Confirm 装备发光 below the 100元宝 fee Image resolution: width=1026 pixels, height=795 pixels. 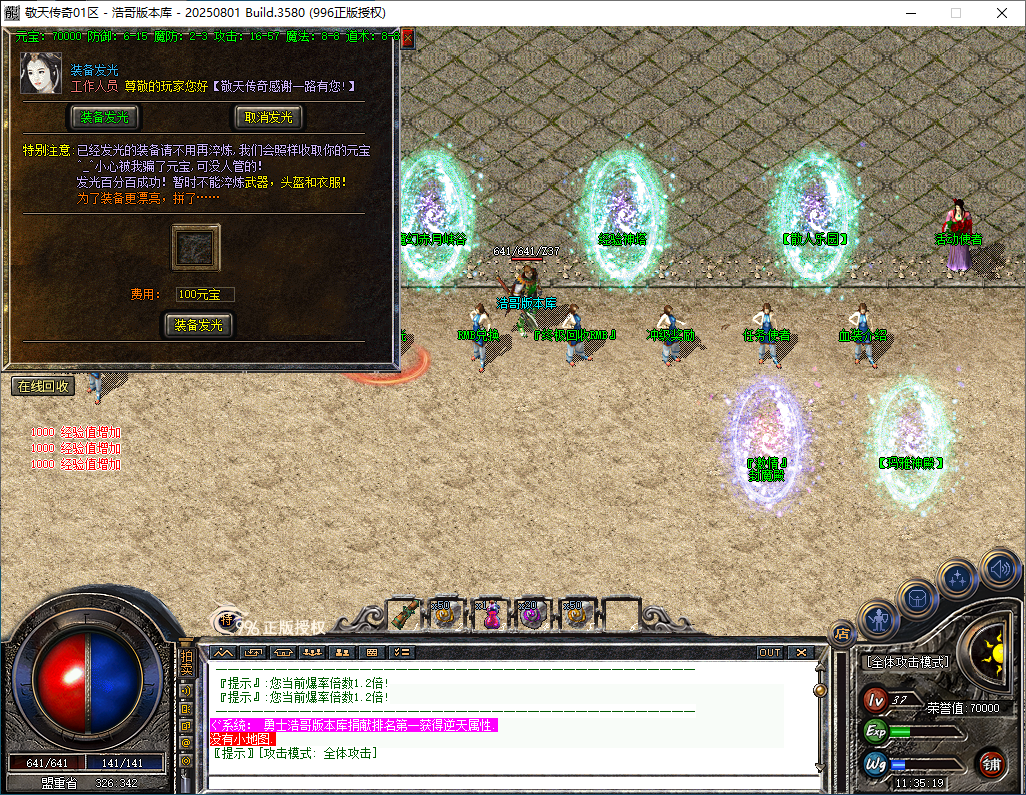[198, 324]
